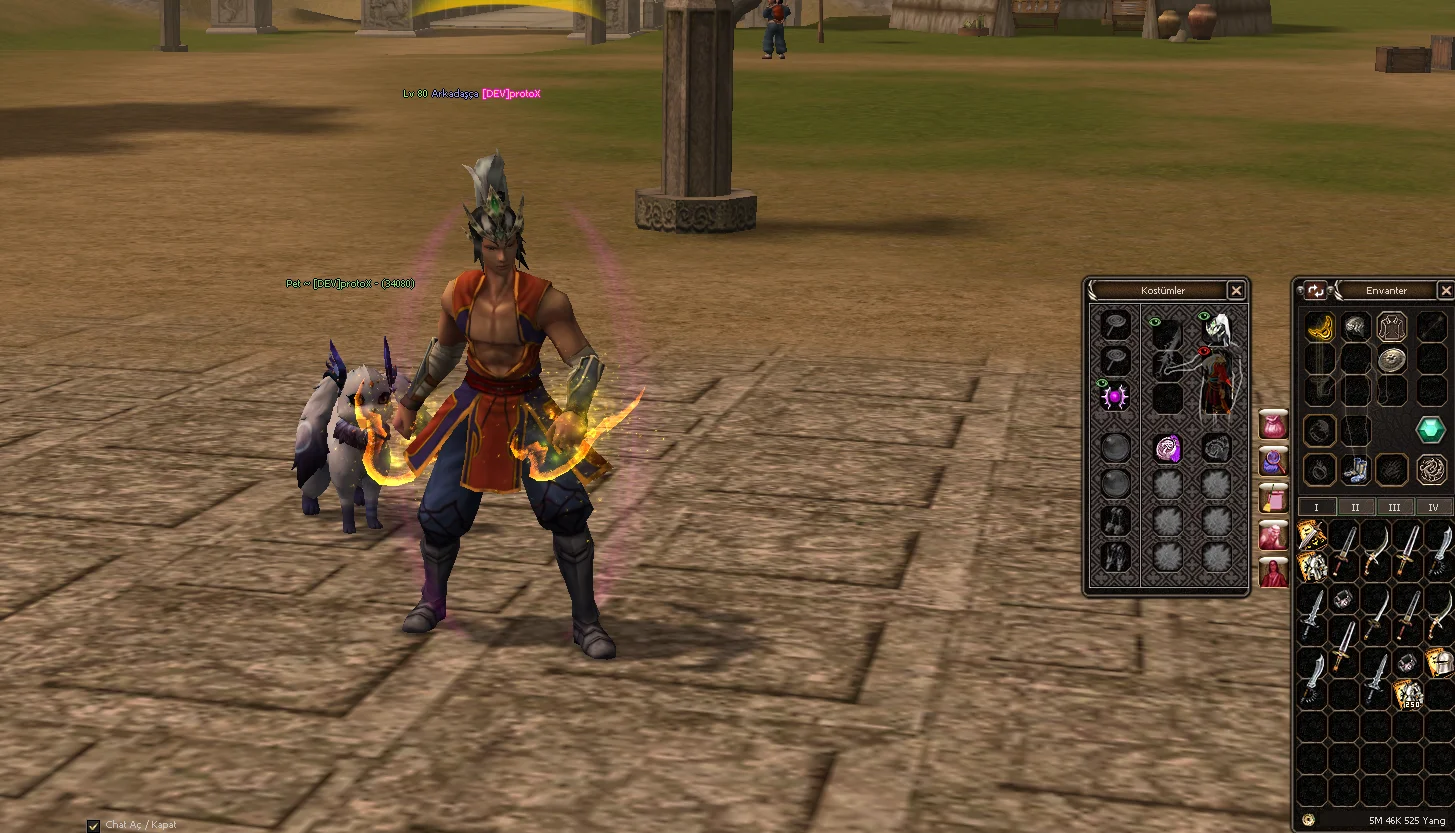The height and width of the screenshot is (833, 1455).
Task: Click the magnifying glass bag button
Action: 1273,461
